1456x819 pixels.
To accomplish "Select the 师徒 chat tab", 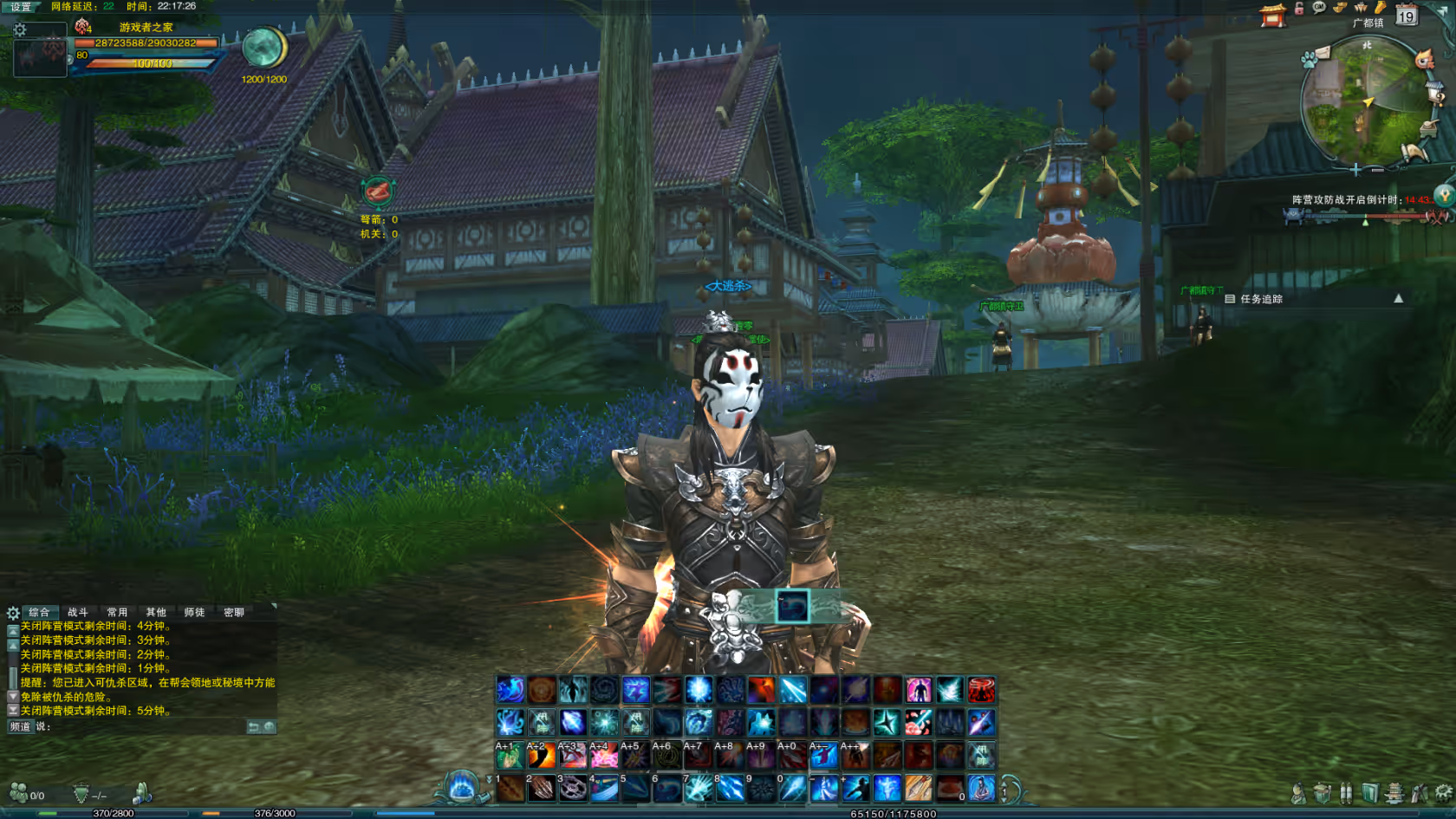I will 194,612.
